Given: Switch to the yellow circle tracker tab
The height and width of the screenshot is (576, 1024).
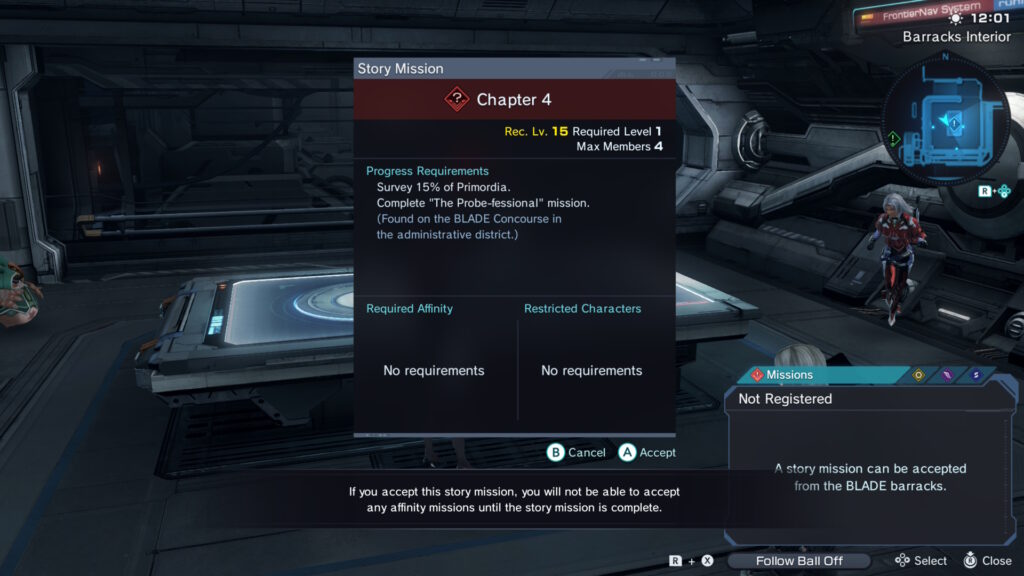Looking at the screenshot, I should point(918,375).
